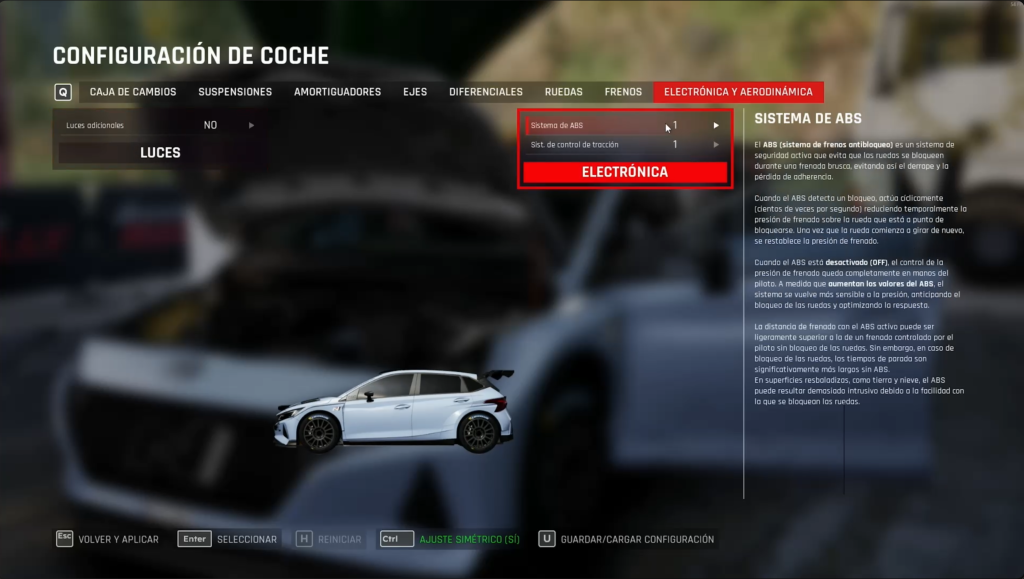Change Luces adicionales with the right arrow
This screenshot has width=1024, height=579.
pos(251,126)
